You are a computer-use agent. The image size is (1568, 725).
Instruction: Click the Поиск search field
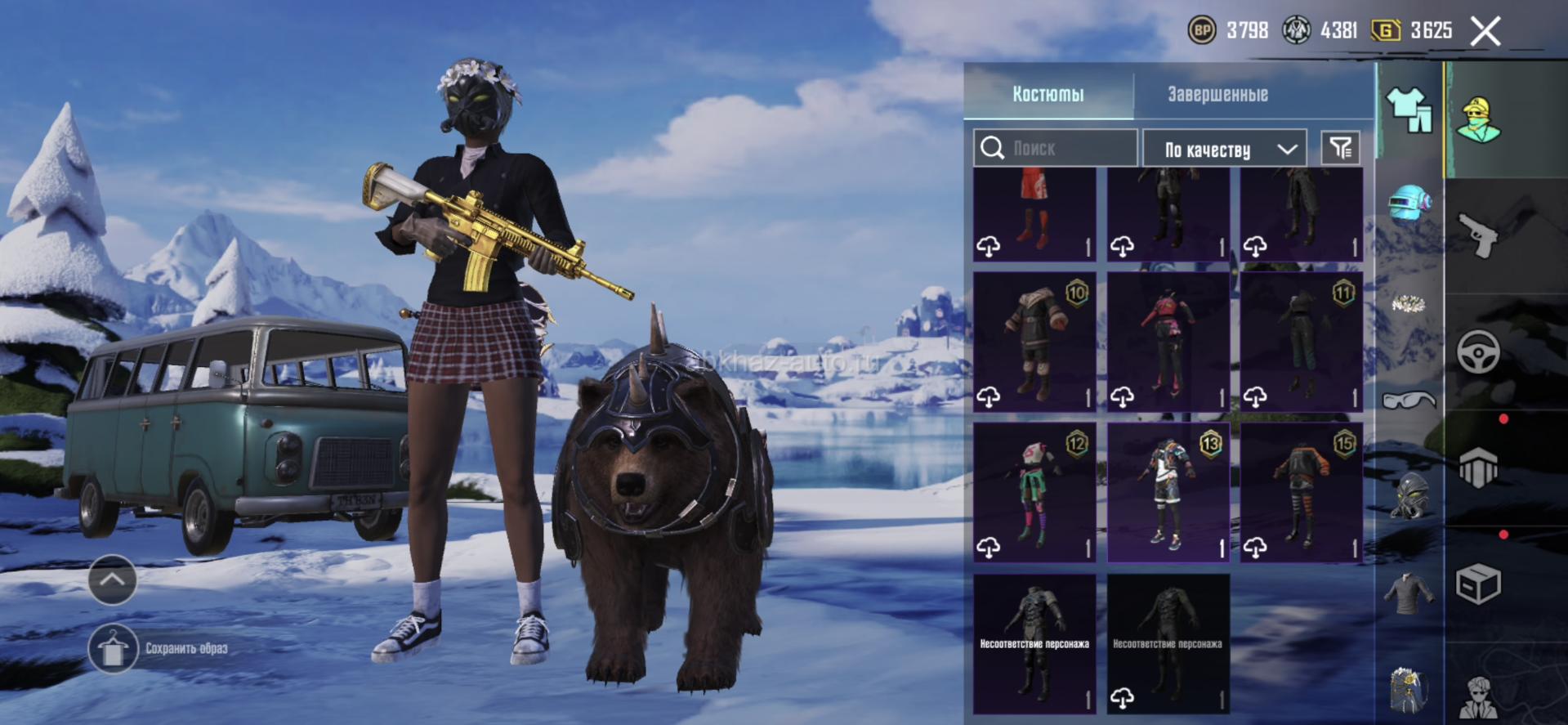click(x=1056, y=148)
